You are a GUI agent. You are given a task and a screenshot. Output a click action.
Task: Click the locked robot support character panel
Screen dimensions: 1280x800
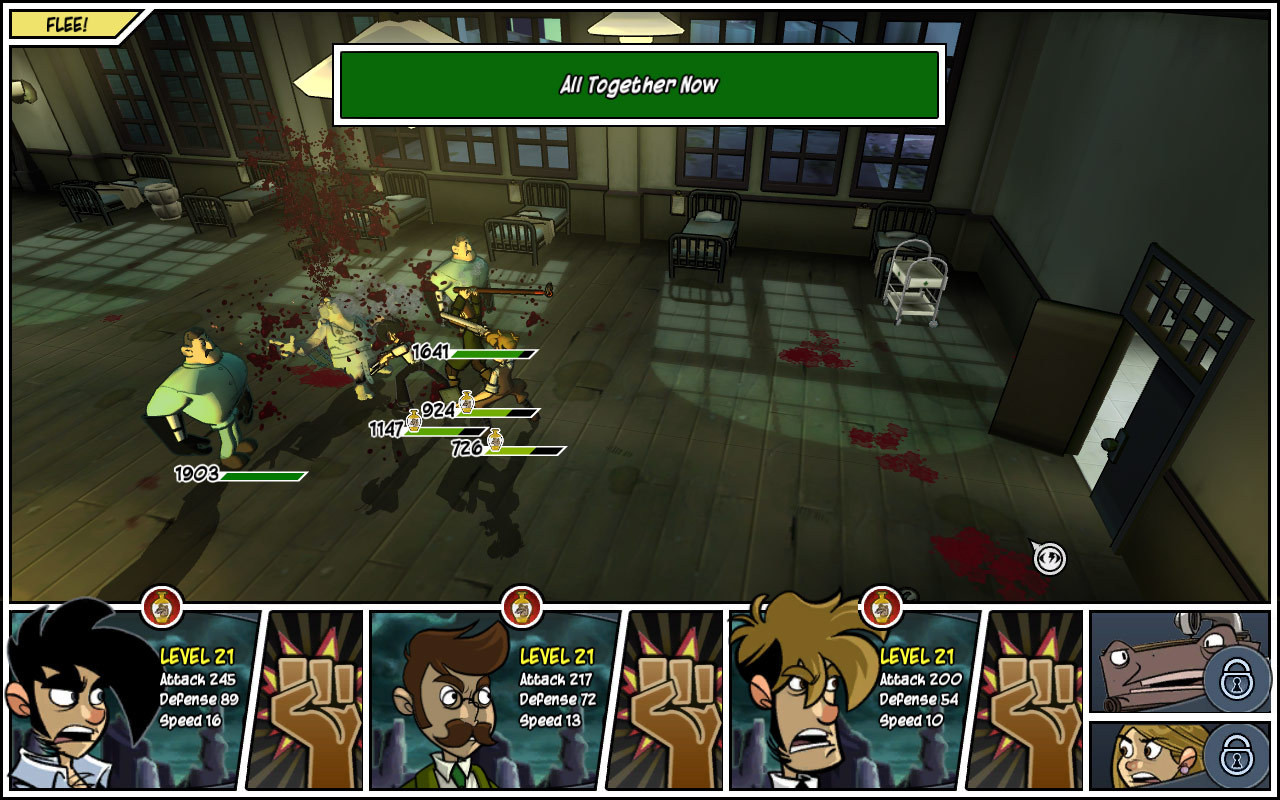tap(1178, 662)
